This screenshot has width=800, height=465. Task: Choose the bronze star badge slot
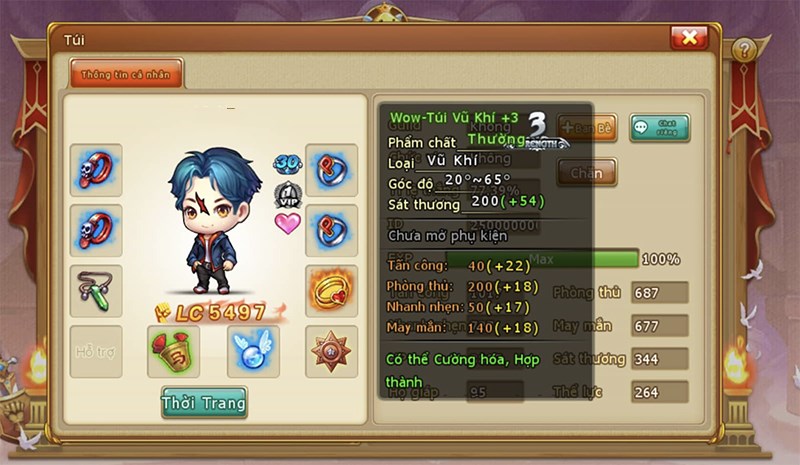(331, 351)
